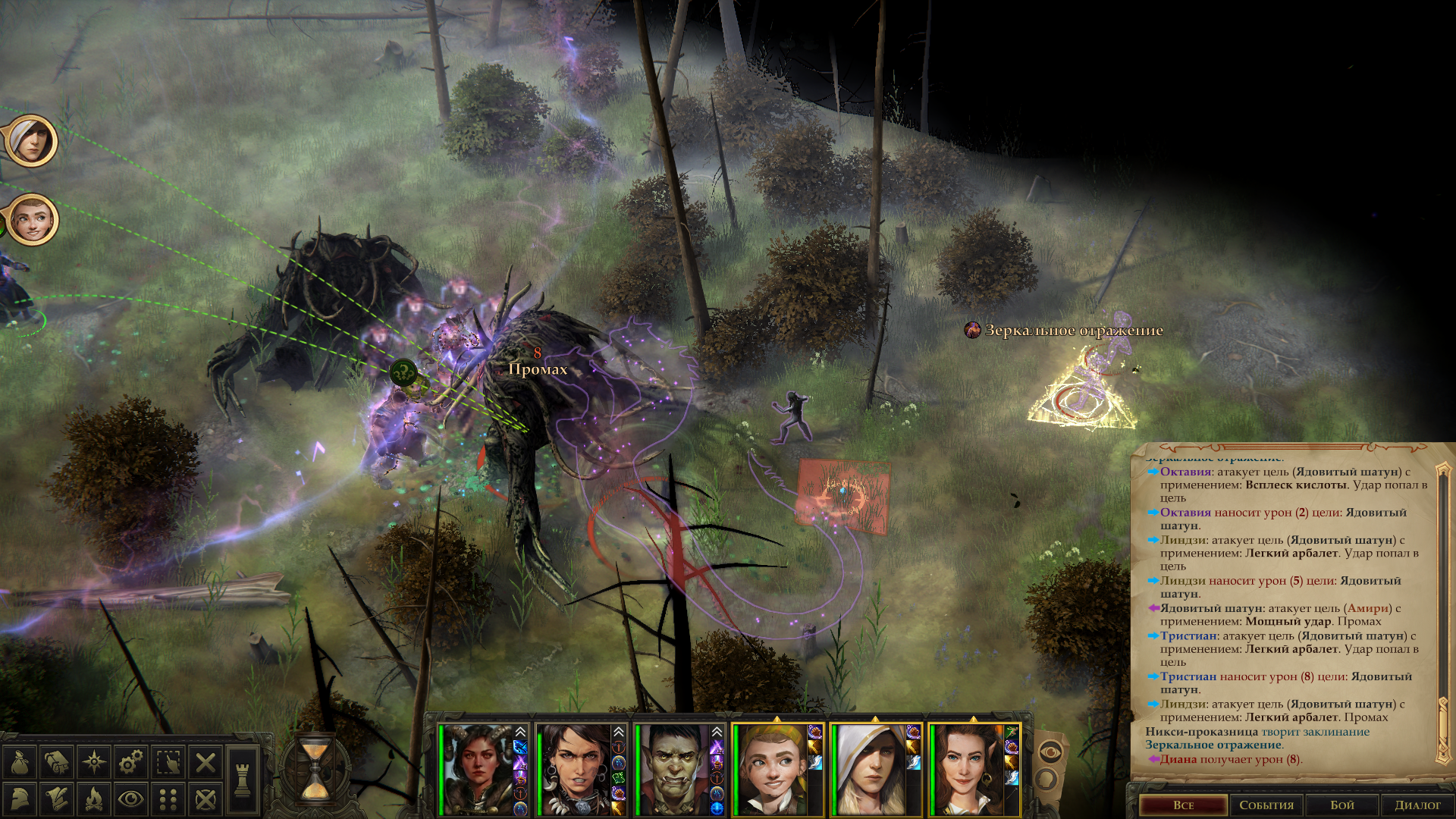This screenshot has width=1456, height=819.
Task: Open the journal quill-and-scroll icon
Action: coord(57,799)
